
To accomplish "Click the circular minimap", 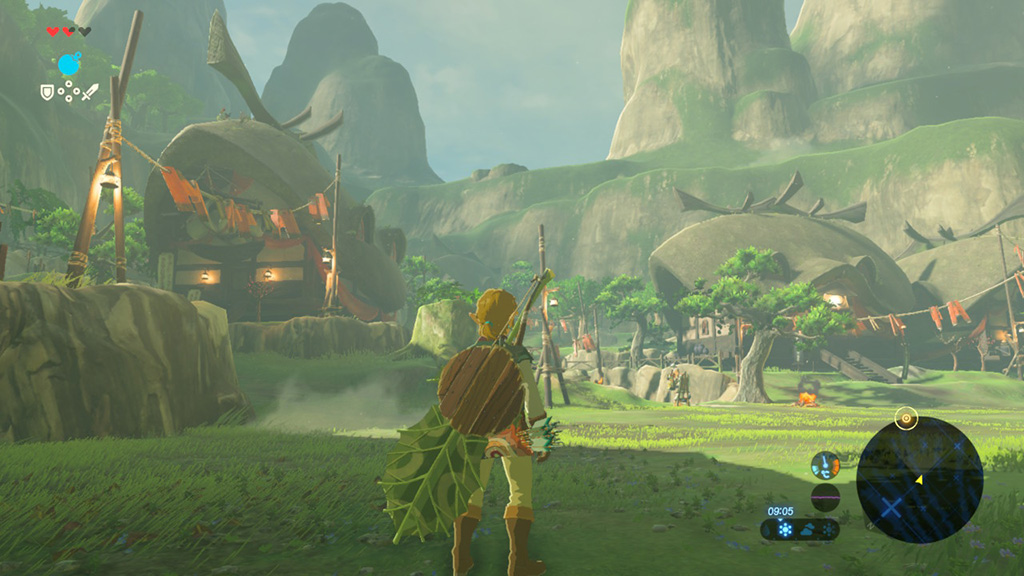I will pyautogui.click(x=919, y=480).
